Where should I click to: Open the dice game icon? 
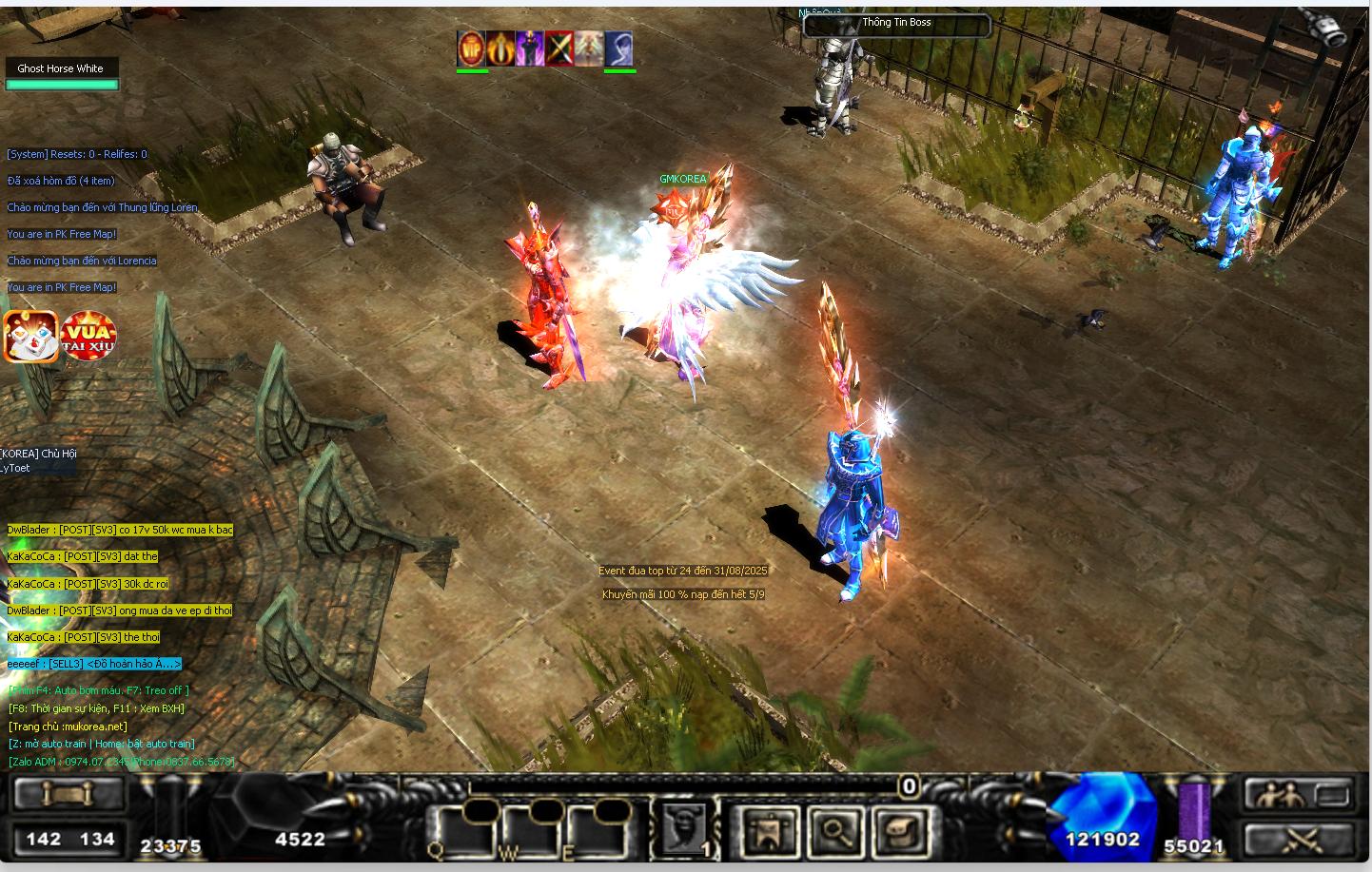[29, 337]
